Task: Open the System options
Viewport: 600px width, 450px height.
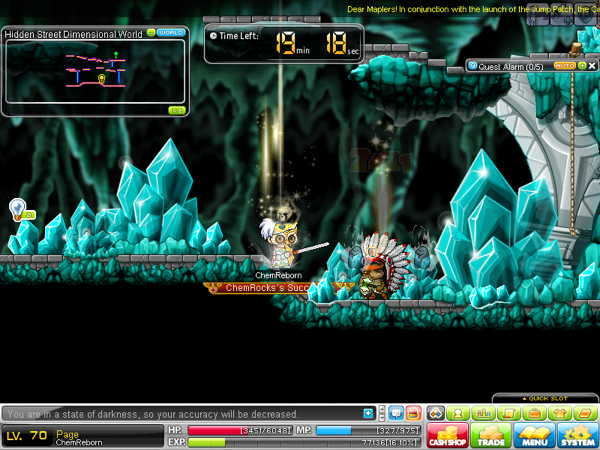Action: point(577,436)
